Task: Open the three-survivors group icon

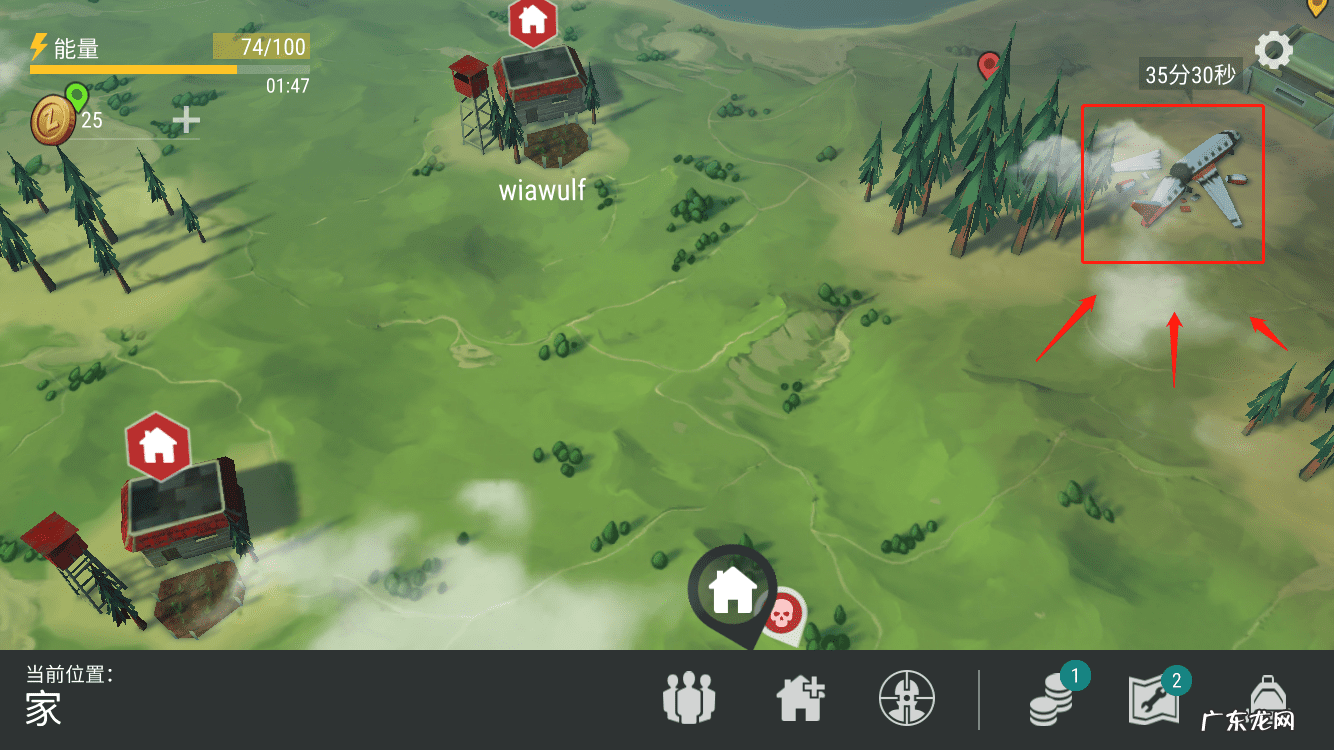Action: pos(691,697)
